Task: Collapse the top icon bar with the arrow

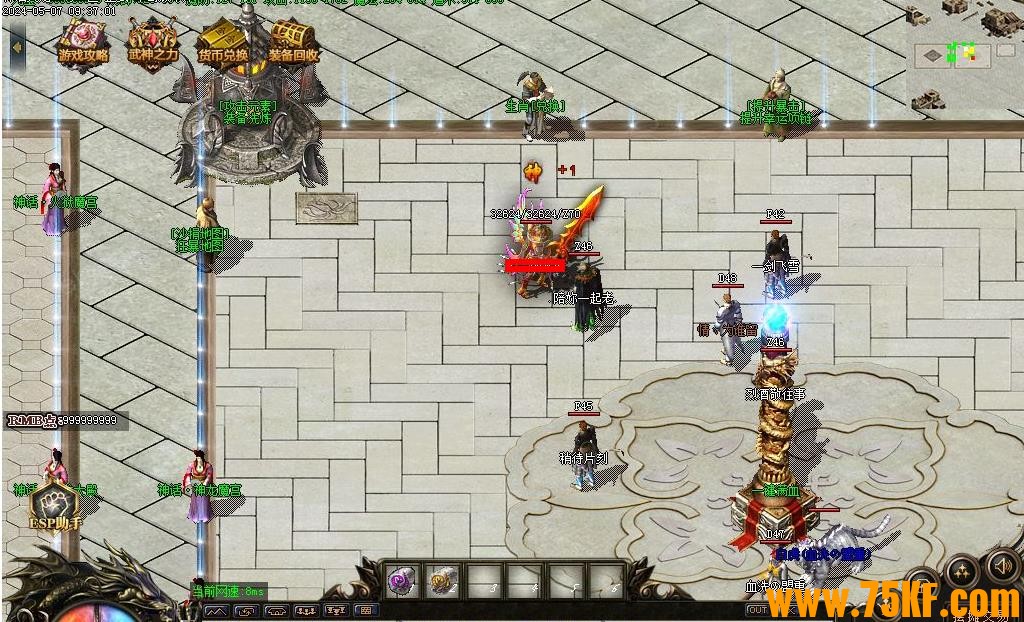Action: pos(17,46)
